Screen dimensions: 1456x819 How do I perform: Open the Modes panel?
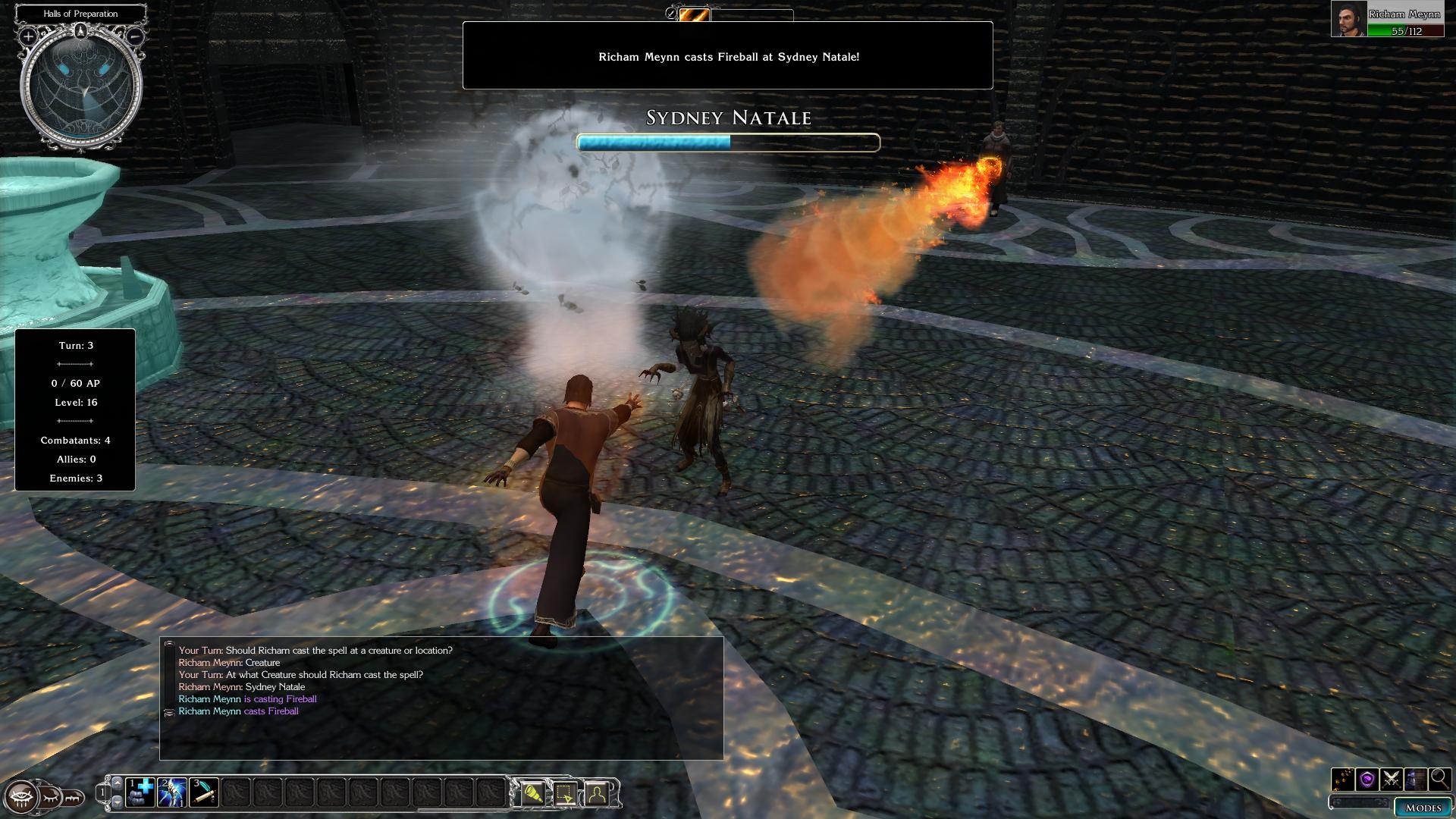[1423, 807]
